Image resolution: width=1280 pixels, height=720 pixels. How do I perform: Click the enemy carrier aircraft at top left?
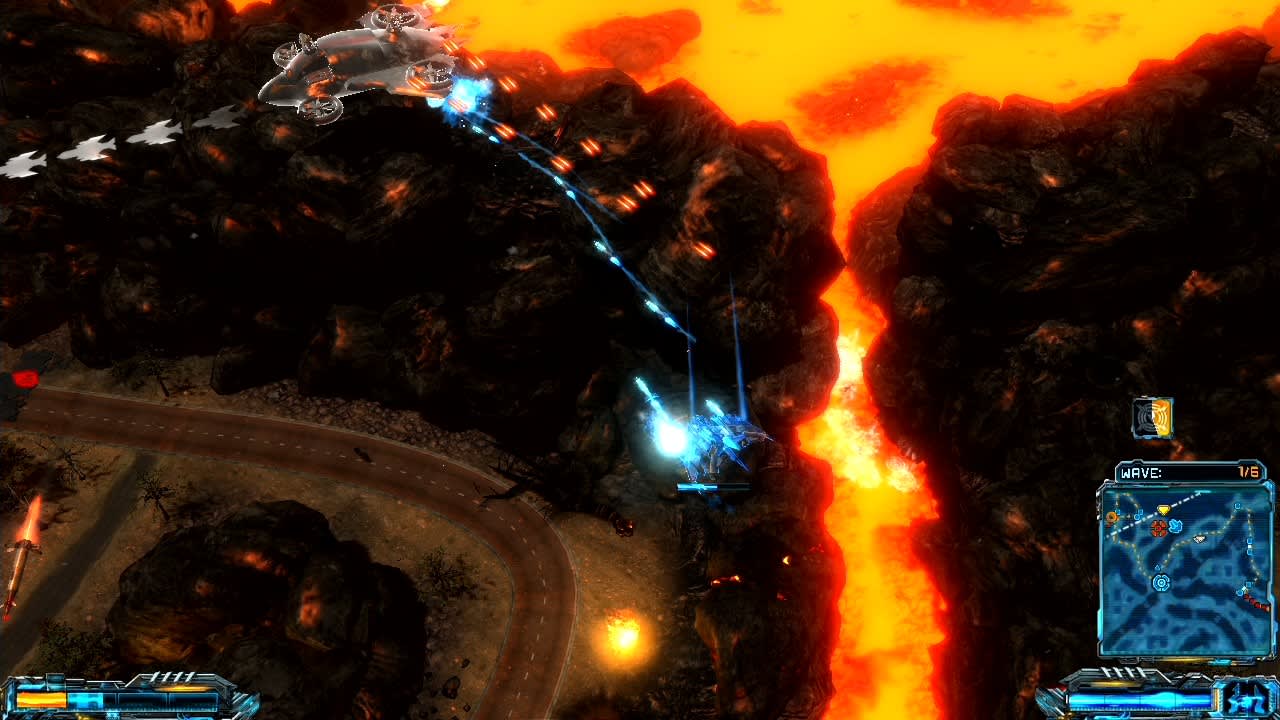click(355, 60)
